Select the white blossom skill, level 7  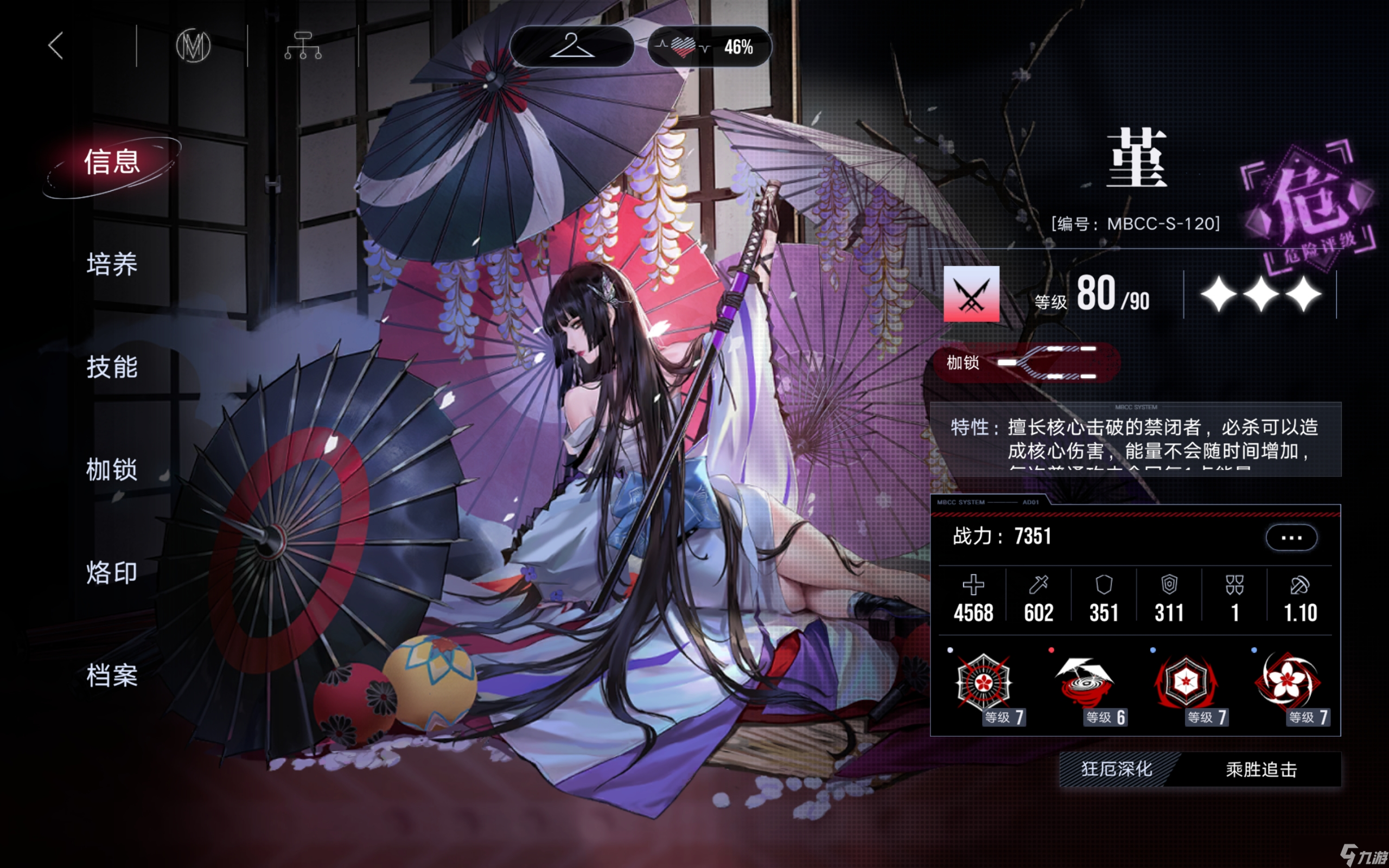point(1288,684)
